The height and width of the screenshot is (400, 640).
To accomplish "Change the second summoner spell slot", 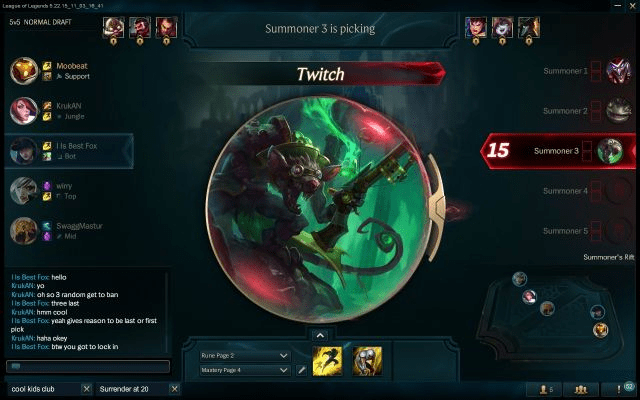I will tap(367, 361).
